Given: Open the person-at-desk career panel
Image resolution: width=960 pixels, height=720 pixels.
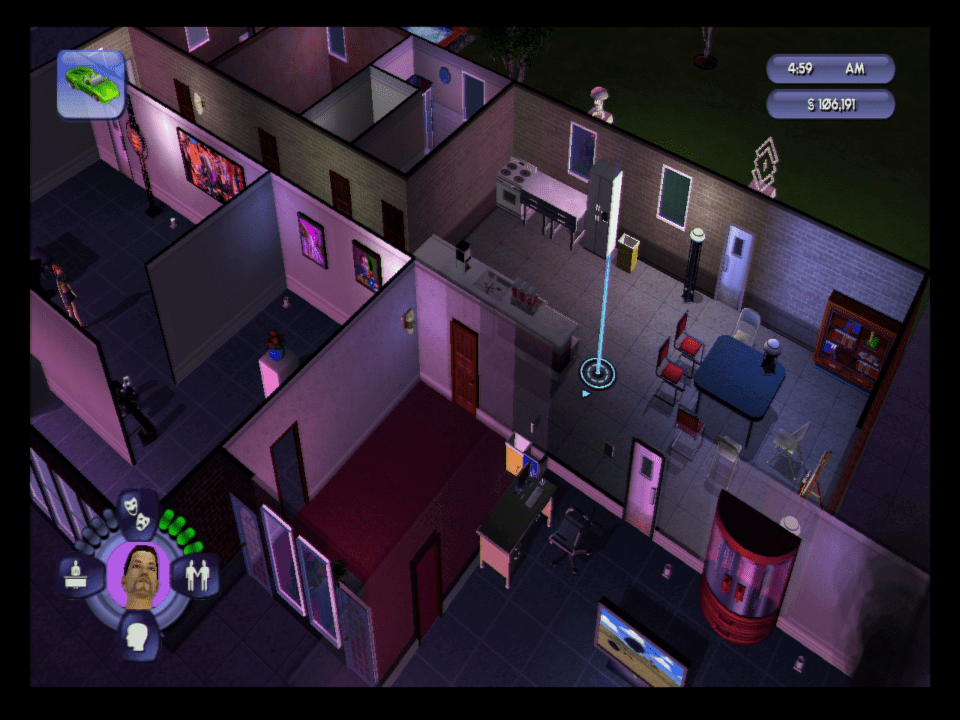Looking at the screenshot, I should coord(78,575).
